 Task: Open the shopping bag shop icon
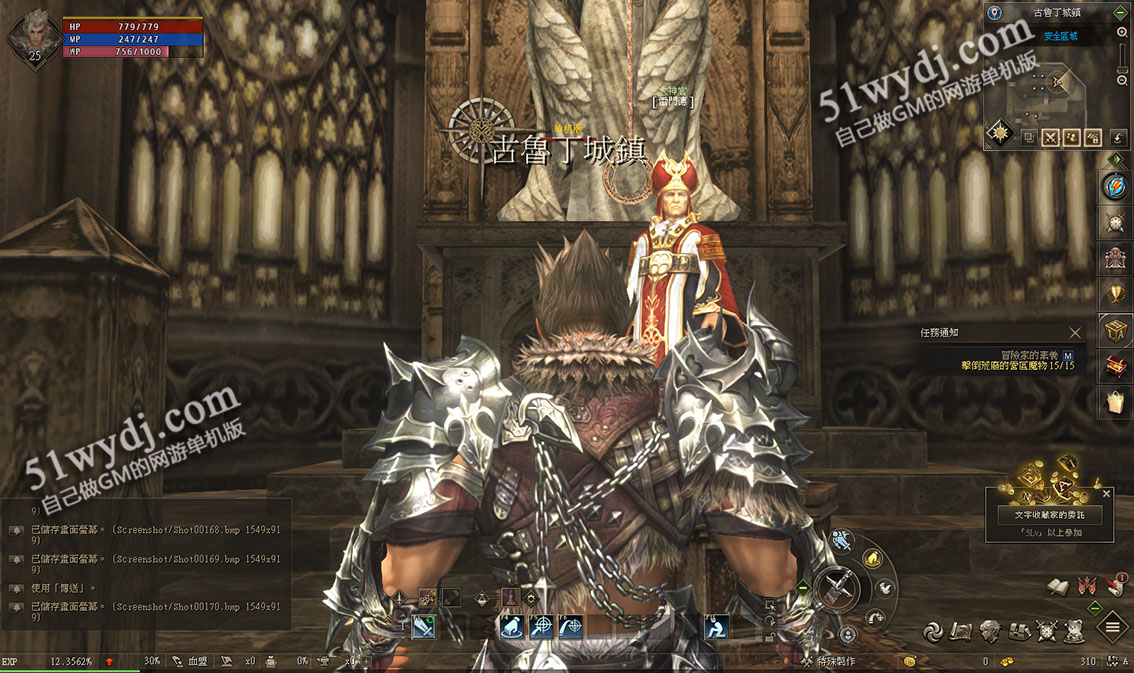coord(1116,402)
